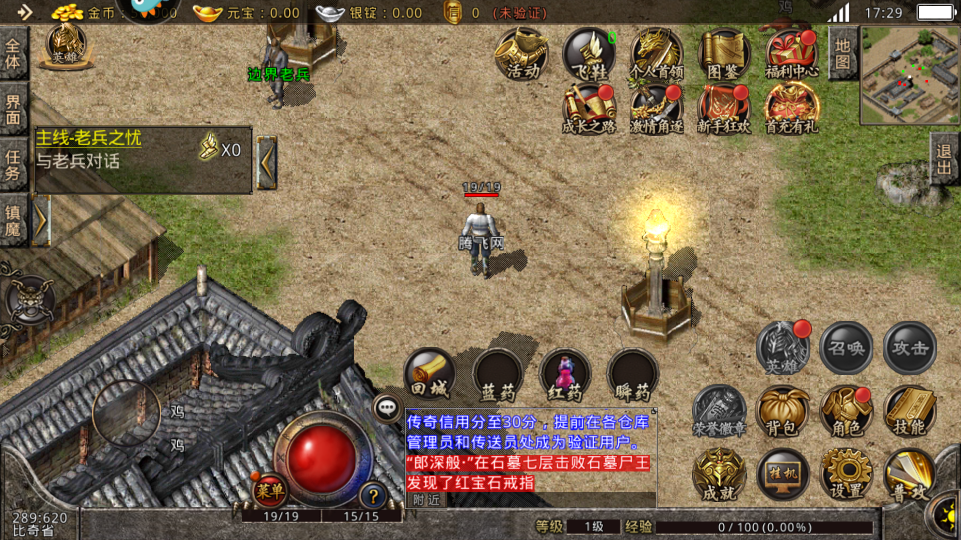Open the 首充有礼 red bag icon
Screen dimensions: 961x540
coord(792,107)
